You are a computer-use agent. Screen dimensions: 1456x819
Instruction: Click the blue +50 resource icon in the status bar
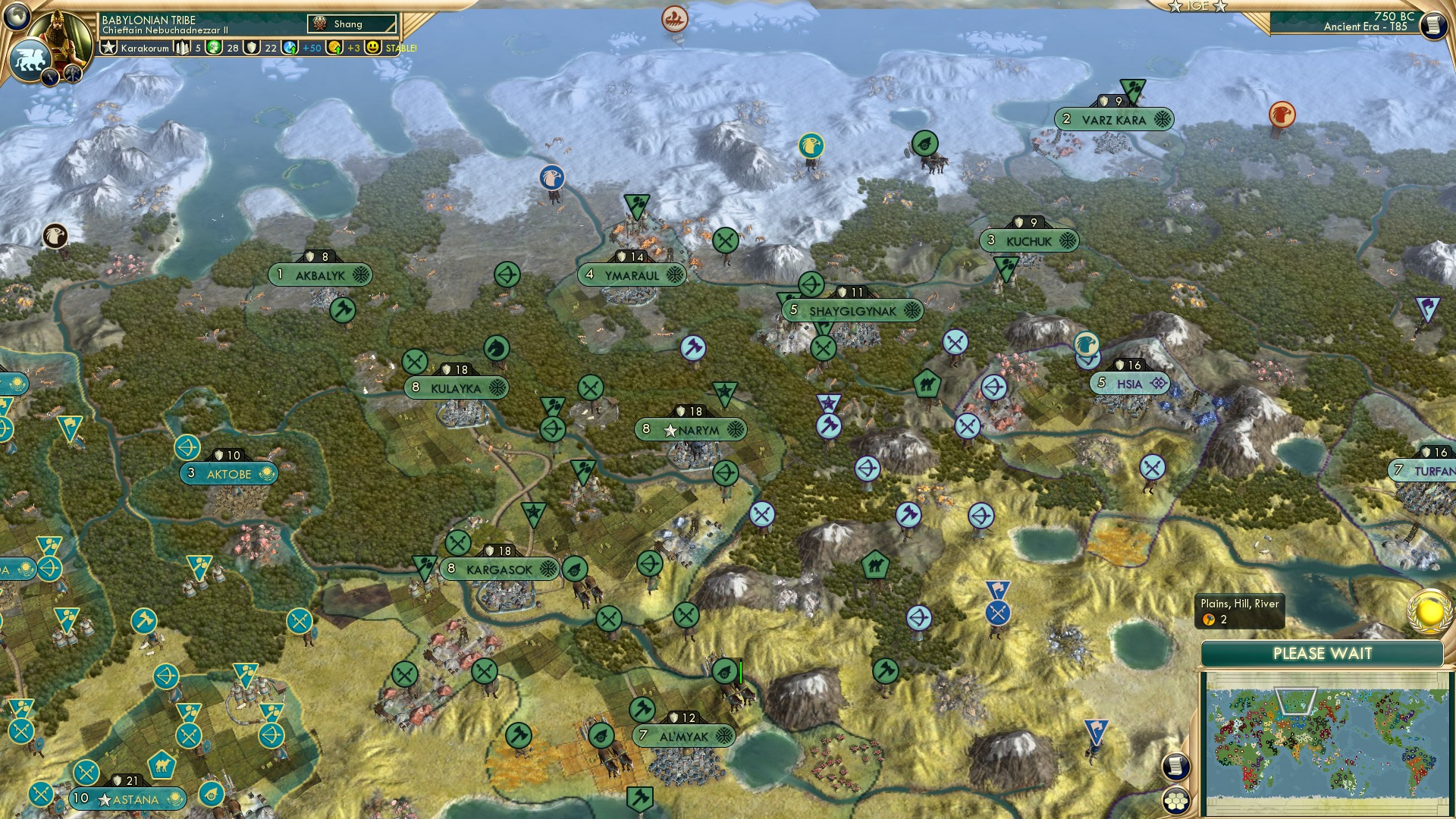pos(291,47)
